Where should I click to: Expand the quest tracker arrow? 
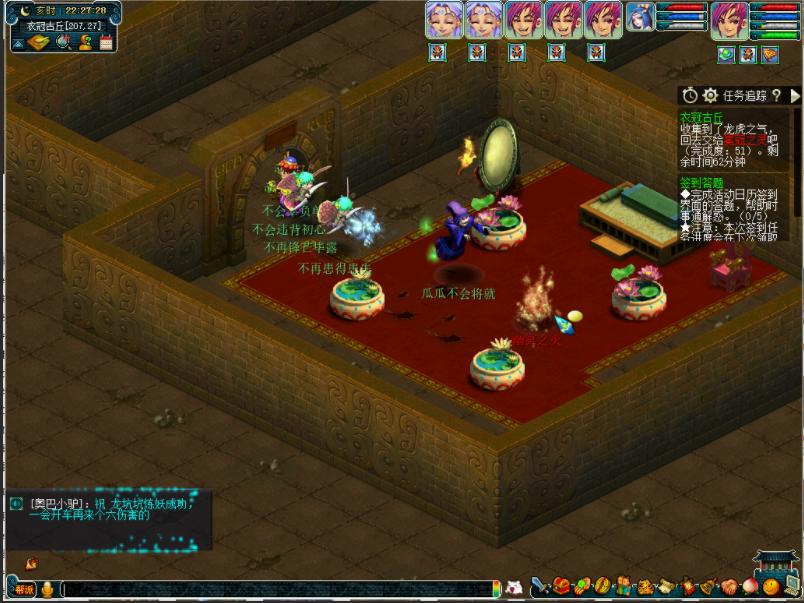coord(795,95)
